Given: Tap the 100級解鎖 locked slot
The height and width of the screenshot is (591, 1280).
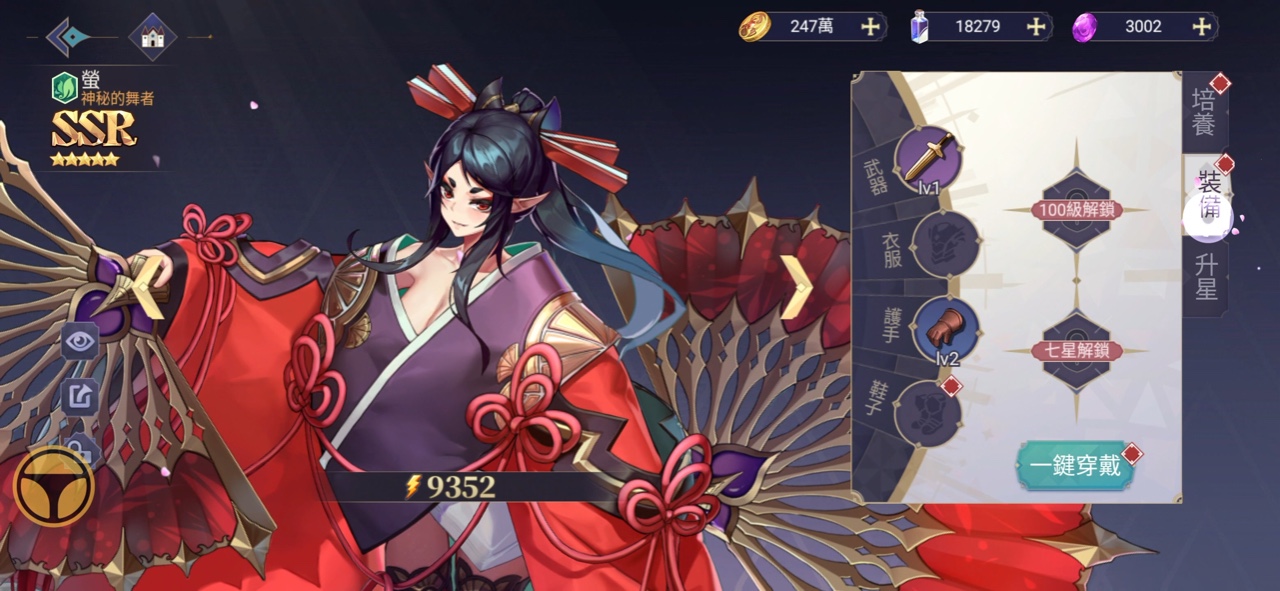Looking at the screenshot, I should (x=1077, y=210).
